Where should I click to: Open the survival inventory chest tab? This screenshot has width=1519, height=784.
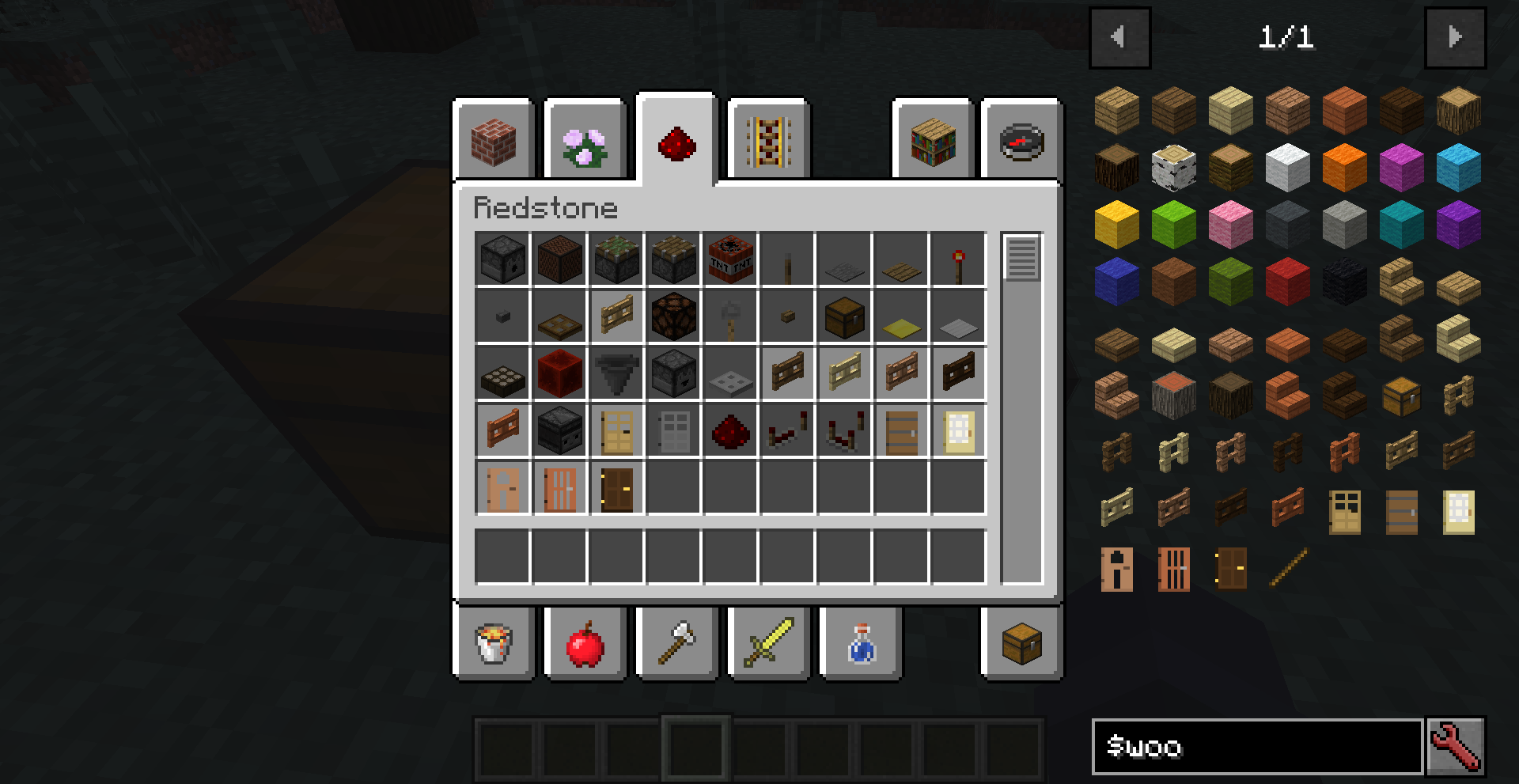point(1020,642)
